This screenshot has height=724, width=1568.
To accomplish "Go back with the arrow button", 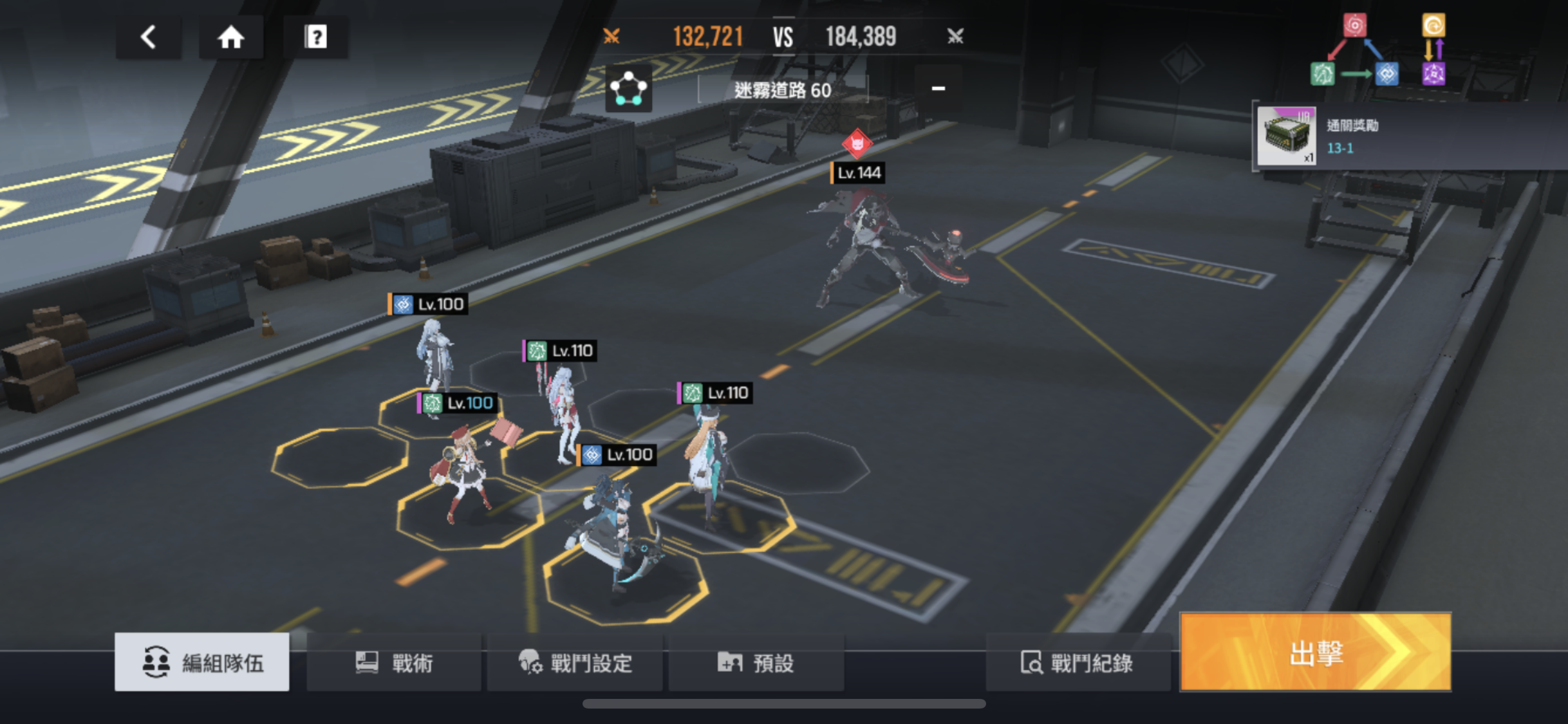I will click(149, 37).
